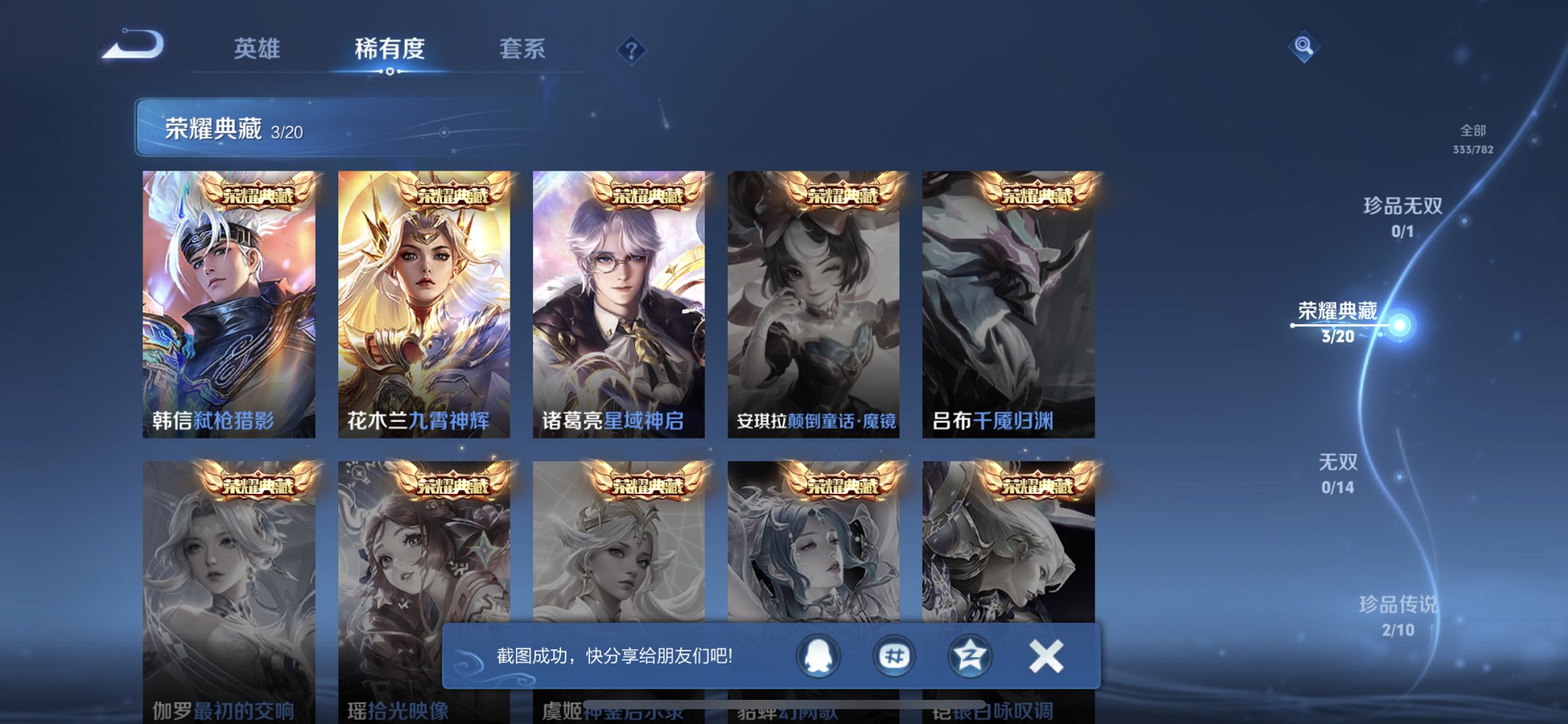Select the 稀有度 tab

(x=391, y=48)
